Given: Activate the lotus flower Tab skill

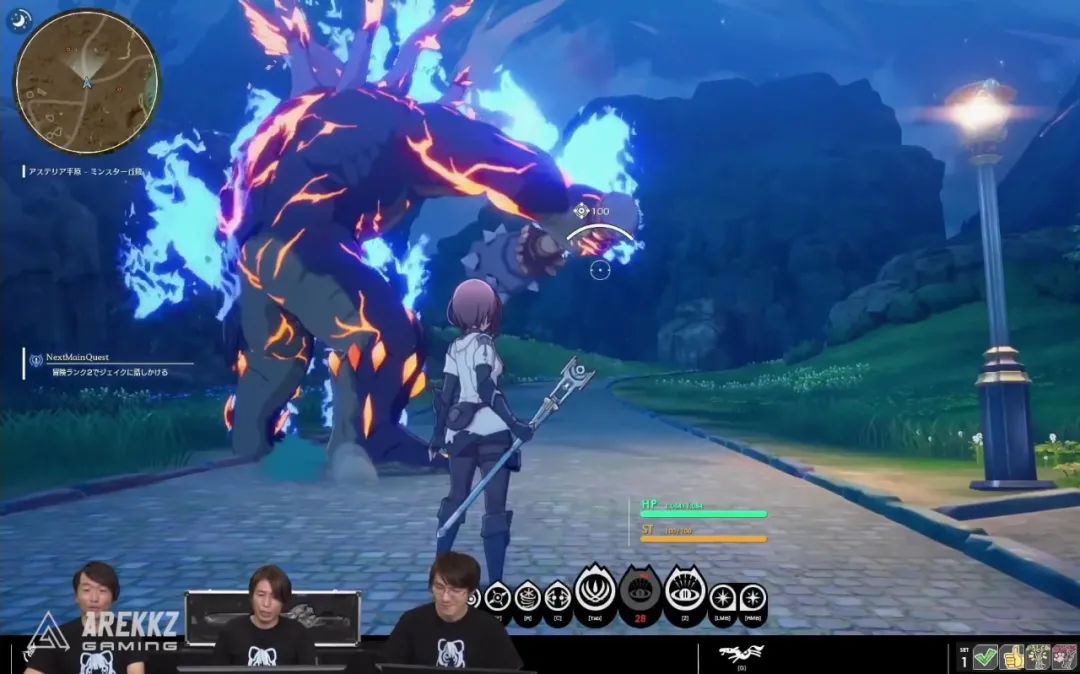Looking at the screenshot, I should (596, 592).
